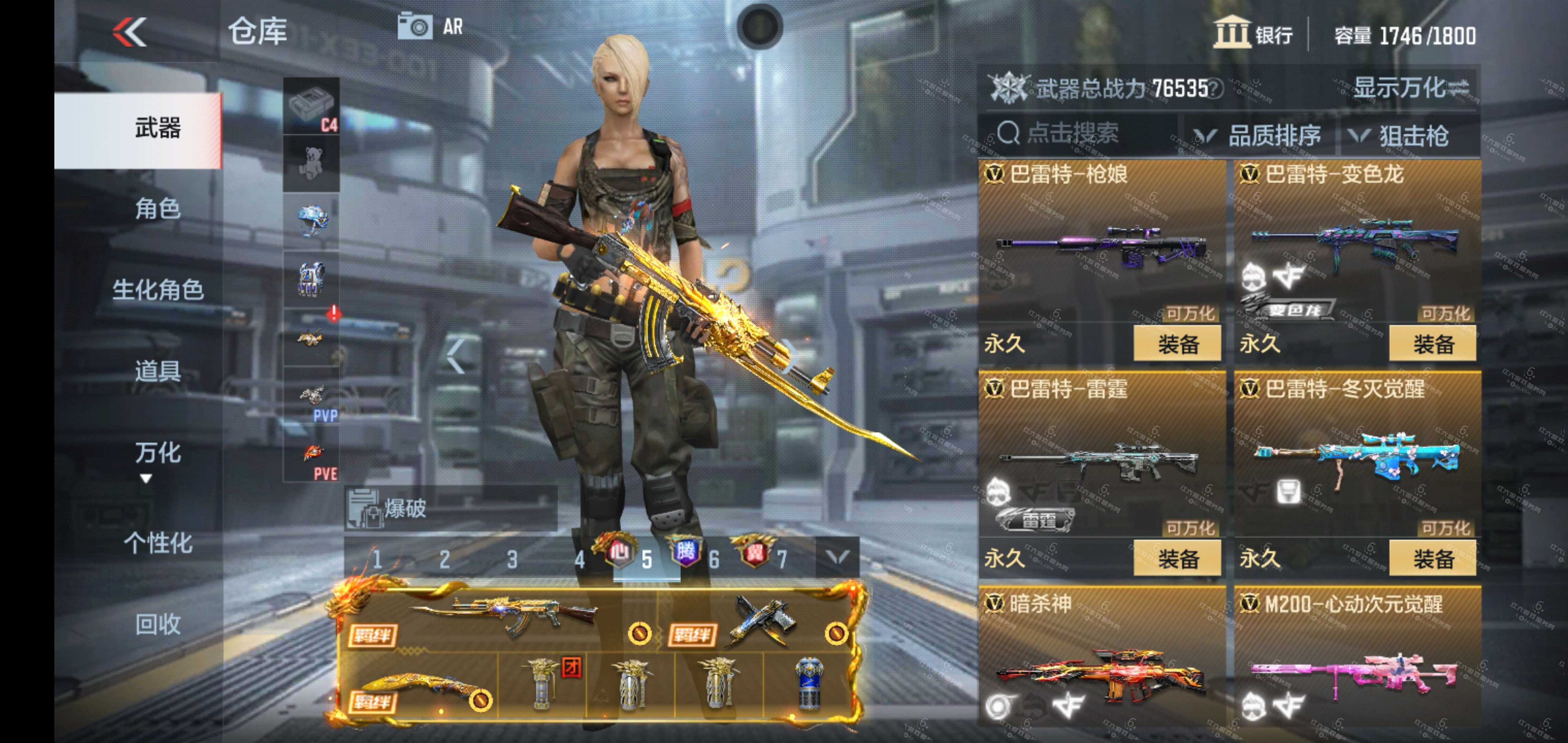
Task: Equip the 巴雷特-枪娘 sniper rifle
Action: (x=1177, y=344)
